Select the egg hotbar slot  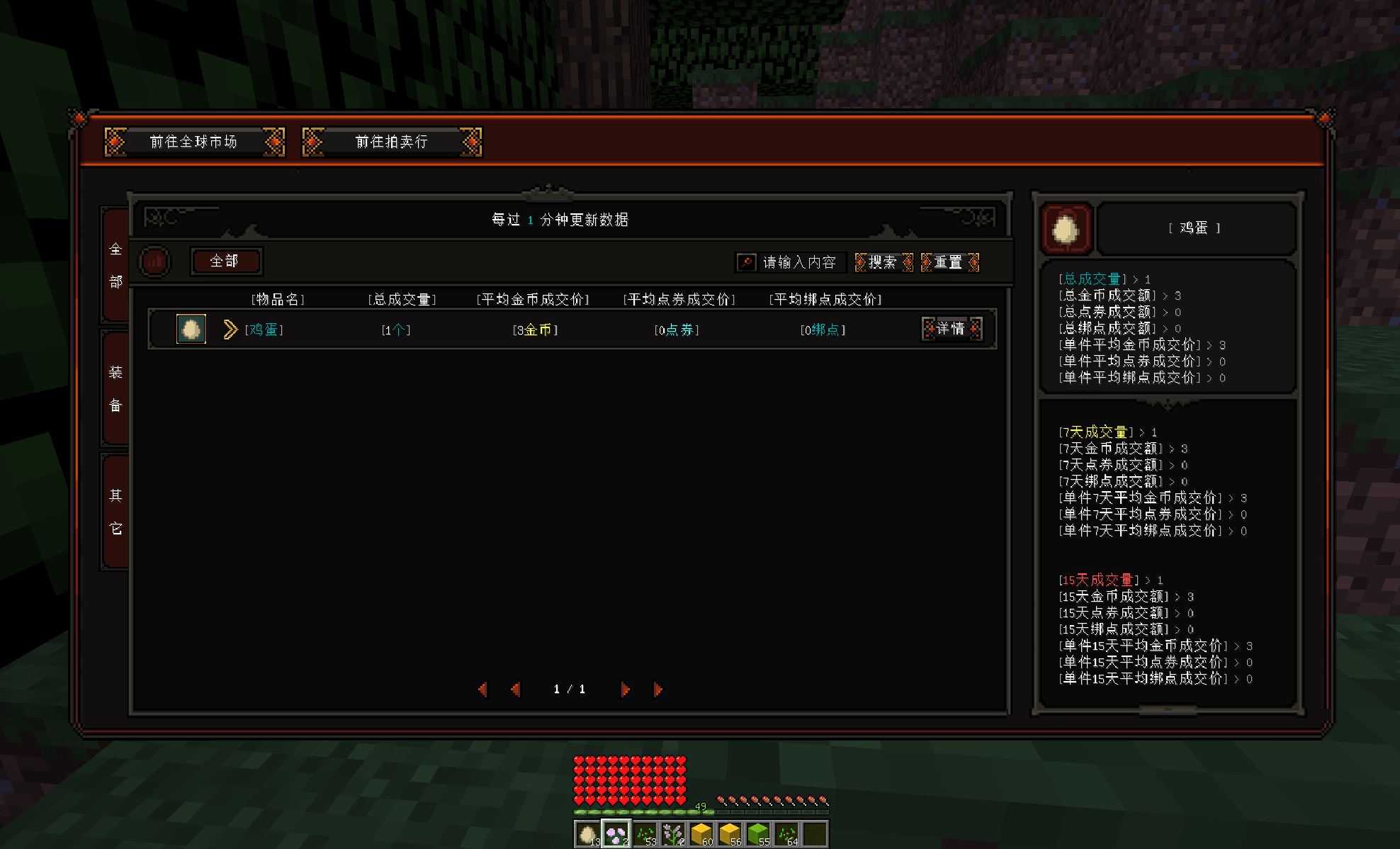(x=587, y=834)
